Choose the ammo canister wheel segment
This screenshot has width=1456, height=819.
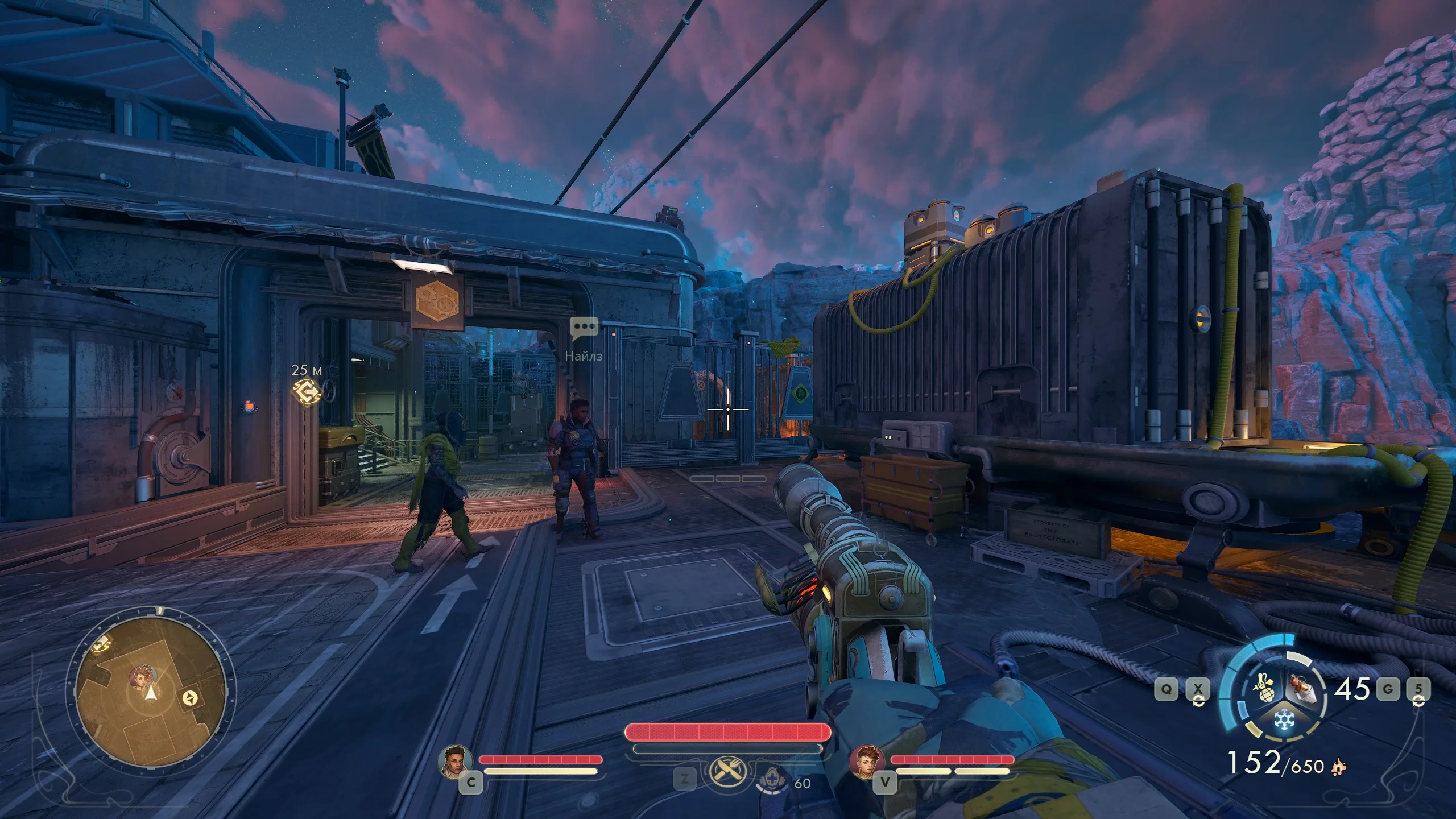(1299, 687)
